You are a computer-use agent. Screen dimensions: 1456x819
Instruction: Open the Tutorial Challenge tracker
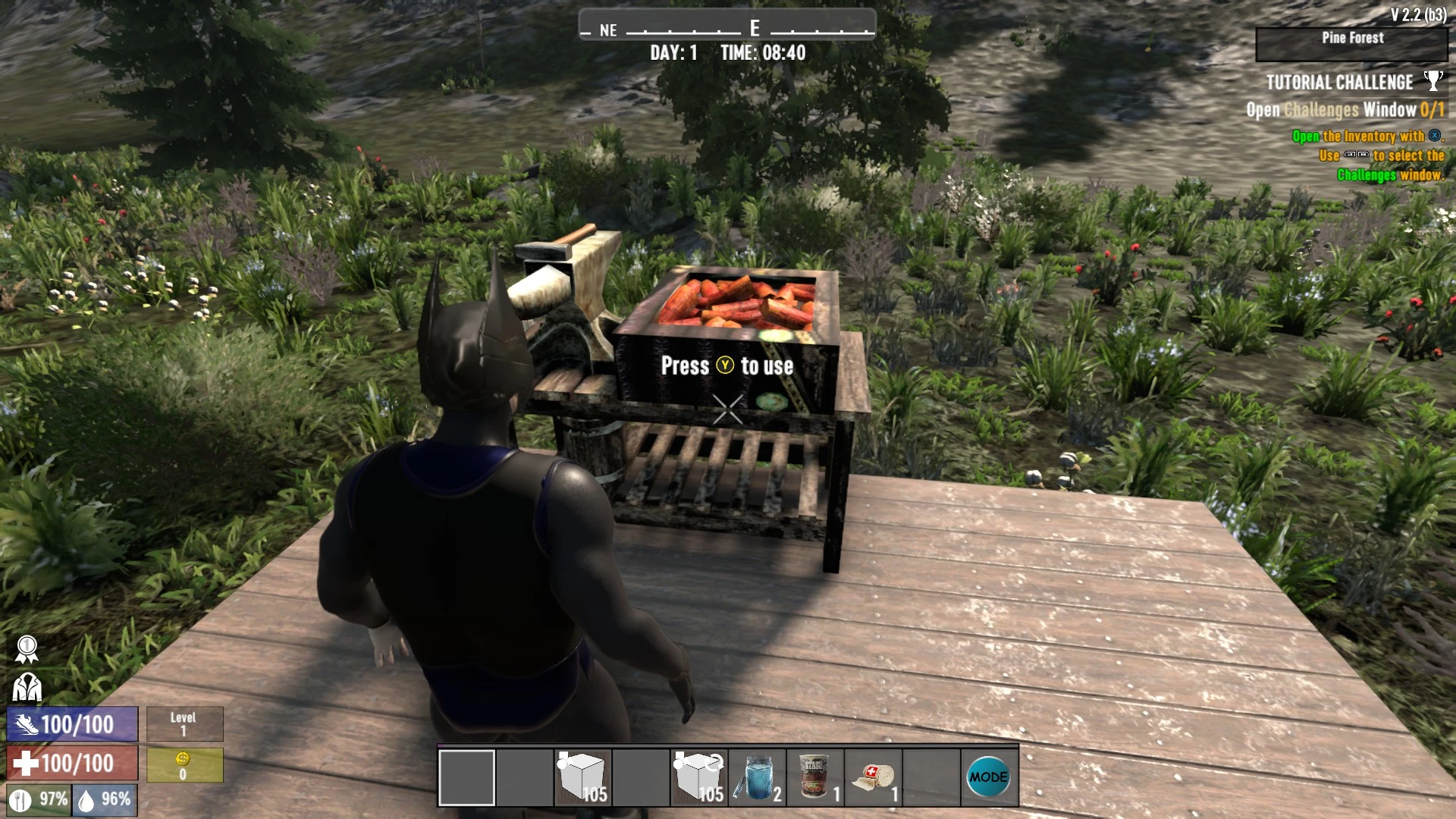point(1339,82)
